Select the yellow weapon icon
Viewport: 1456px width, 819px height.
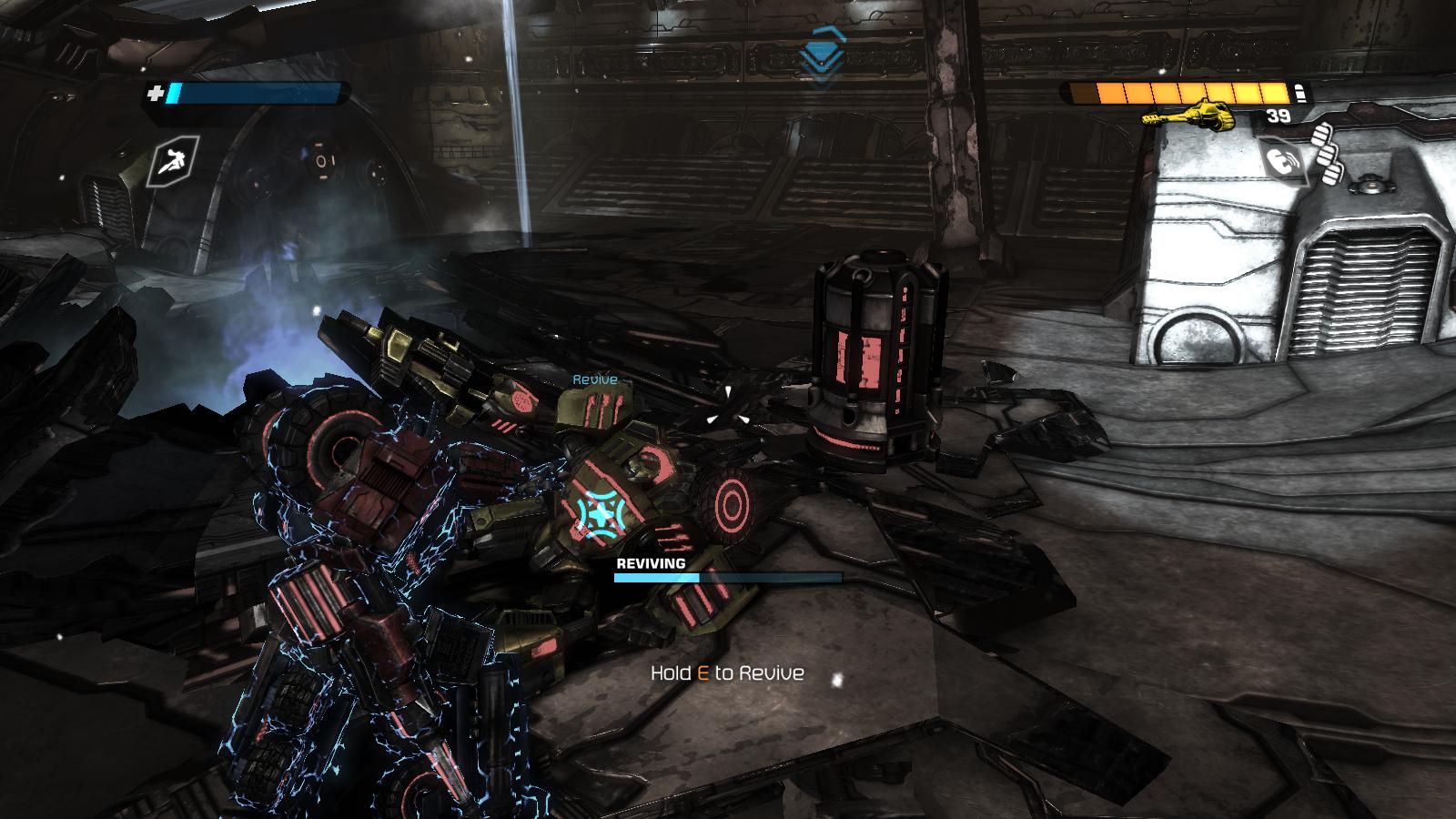(1186, 114)
